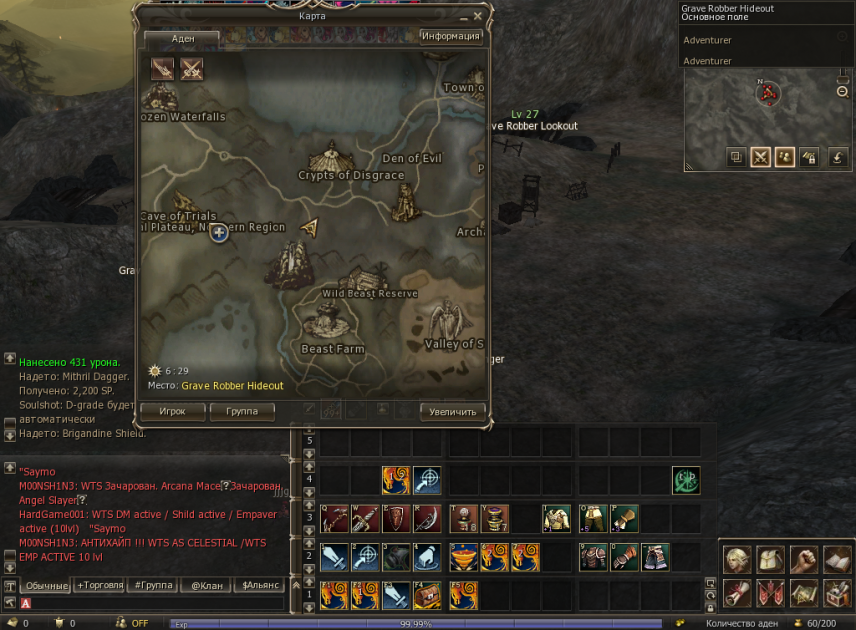Switch to the $Альянс chat tab
This screenshot has height=630, width=856.
(259, 585)
